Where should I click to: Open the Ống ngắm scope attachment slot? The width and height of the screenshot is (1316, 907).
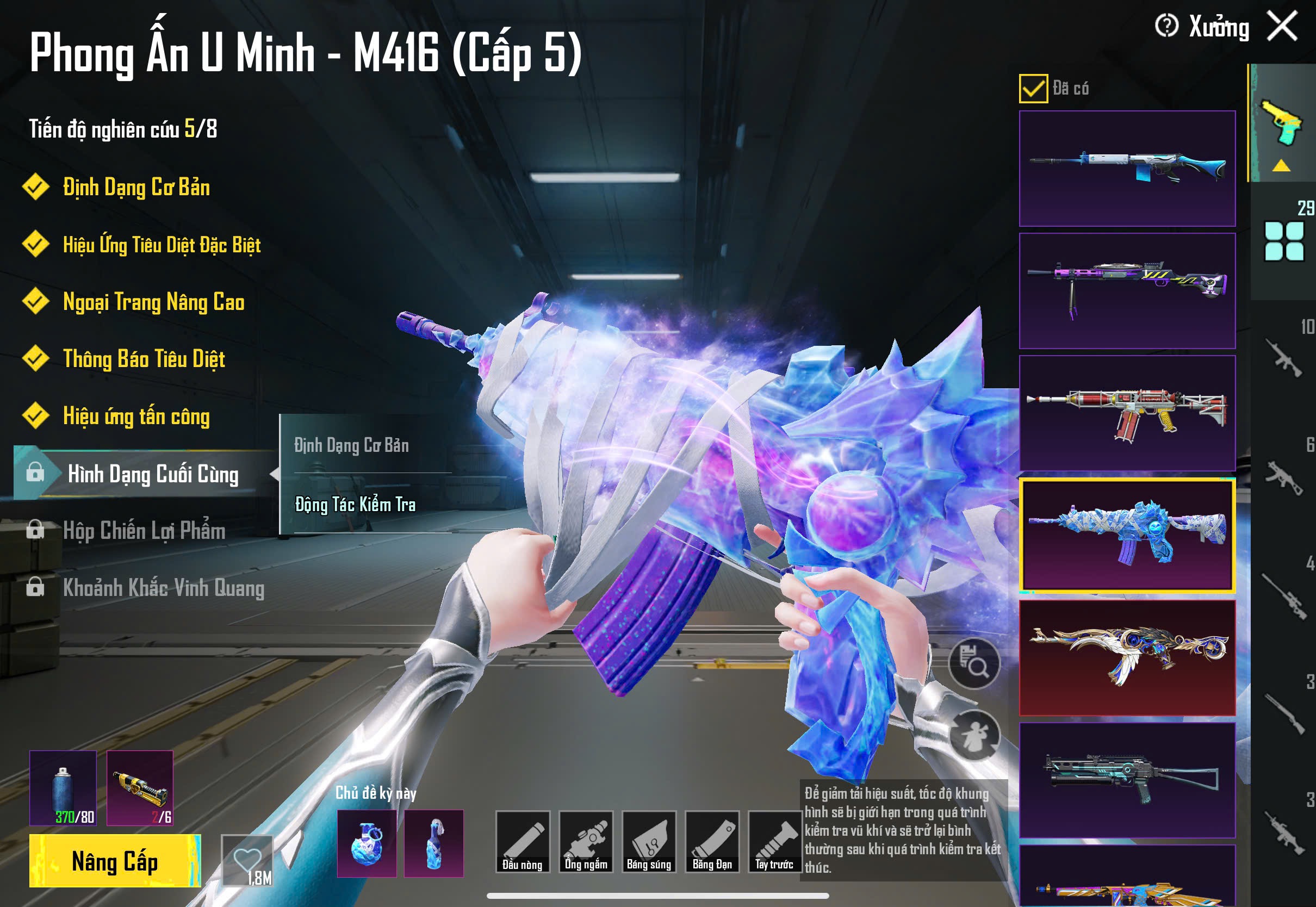click(x=586, y=842)
